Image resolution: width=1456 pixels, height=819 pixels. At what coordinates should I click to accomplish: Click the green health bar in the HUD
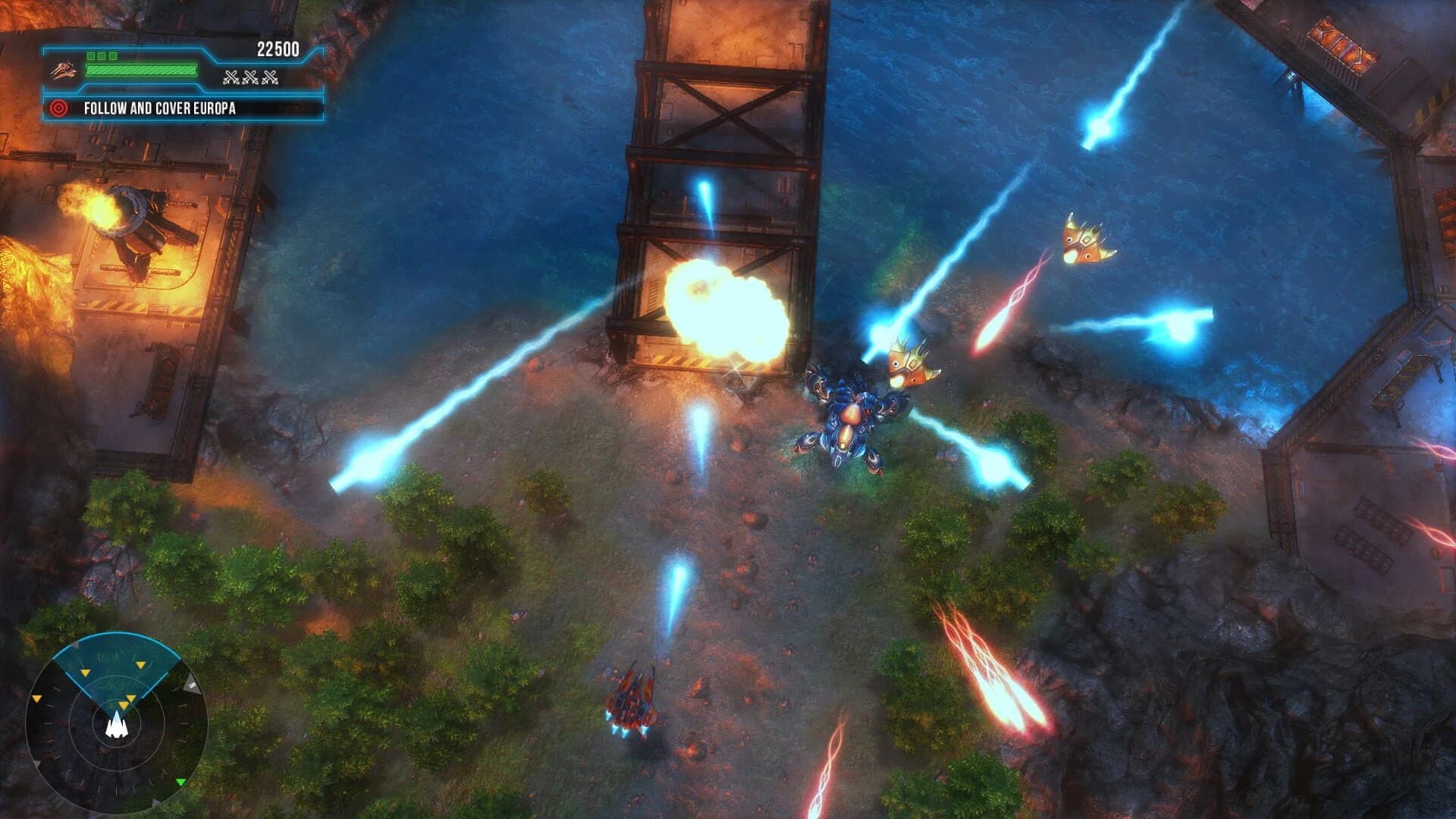click(141, 70)
